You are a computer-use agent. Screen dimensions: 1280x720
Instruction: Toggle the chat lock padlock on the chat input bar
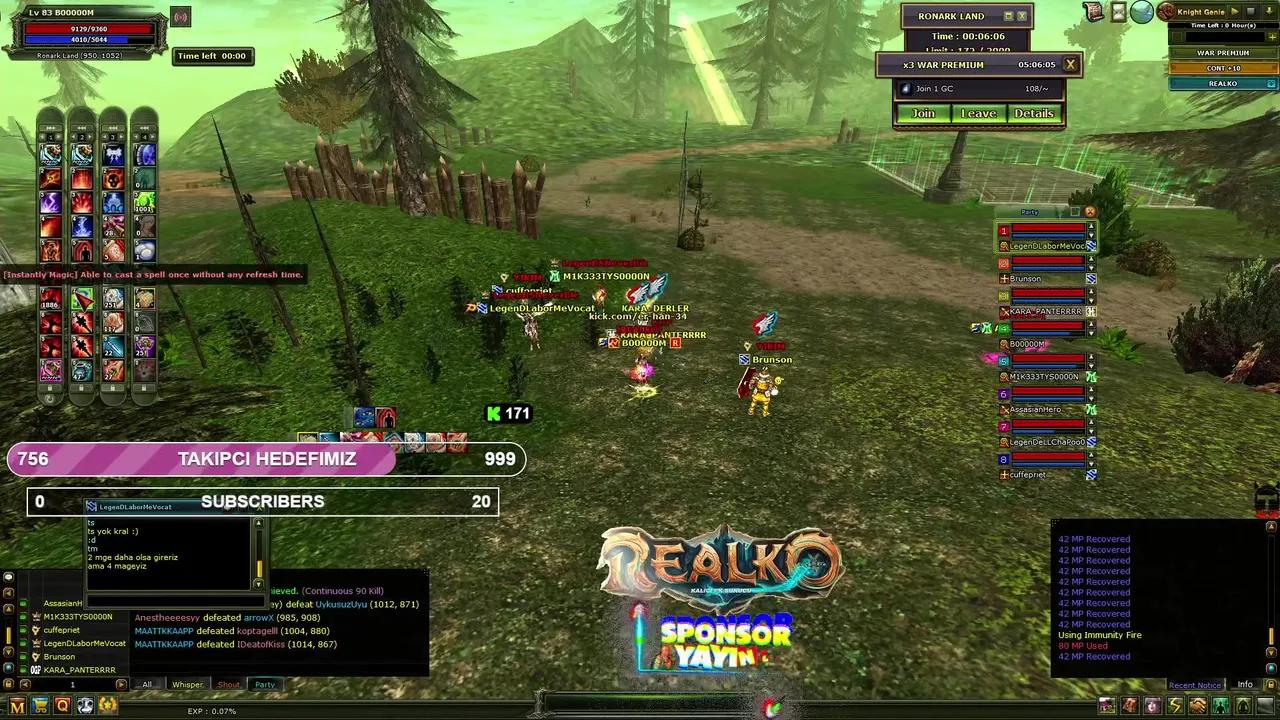click(8, 682)
